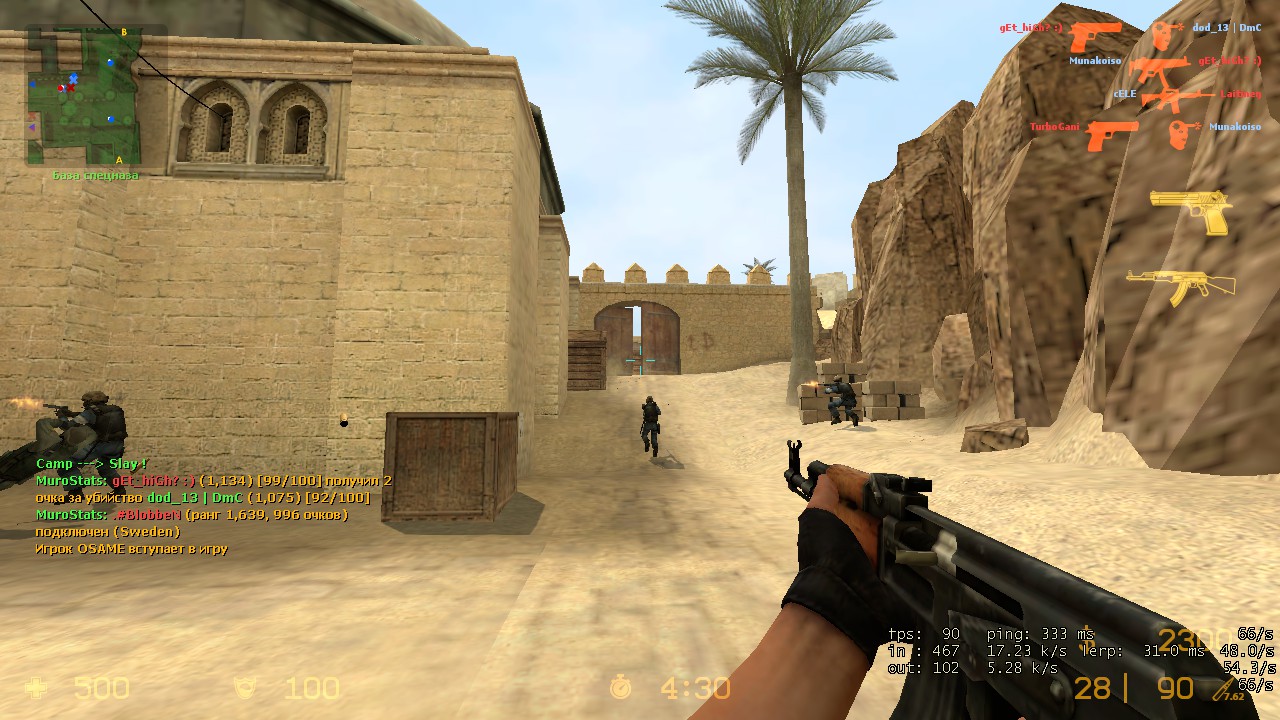The image size is (1280, 720).
Task: Click the radar minimap
Action: click(82, 96)
